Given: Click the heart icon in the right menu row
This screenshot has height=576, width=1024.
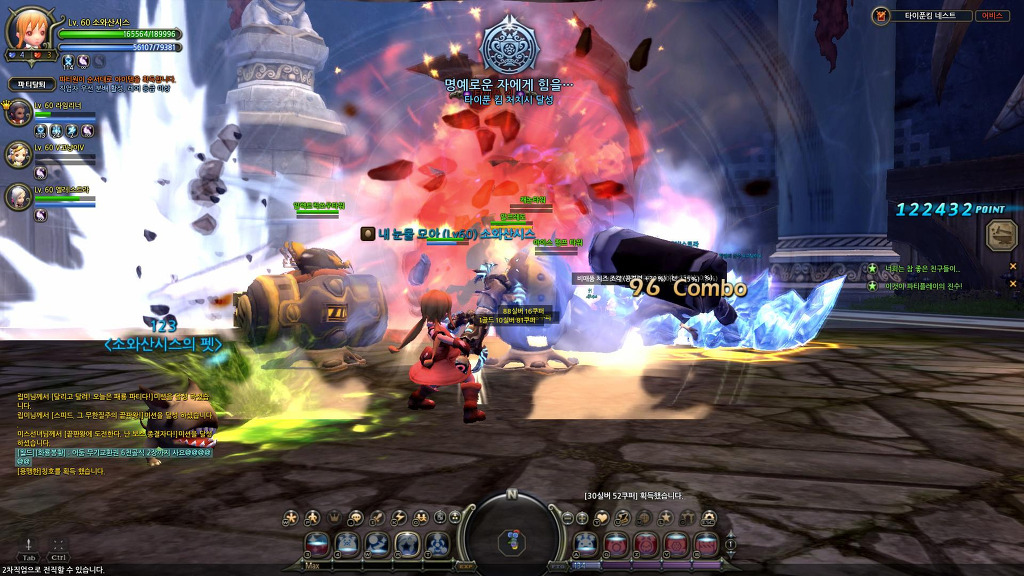Looking at the screenshot, I should (601, 517).
